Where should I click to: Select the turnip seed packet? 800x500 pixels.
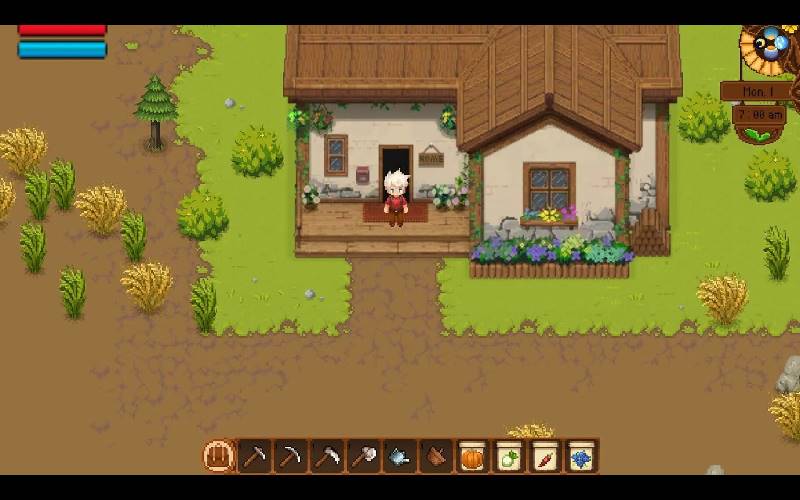508,457
